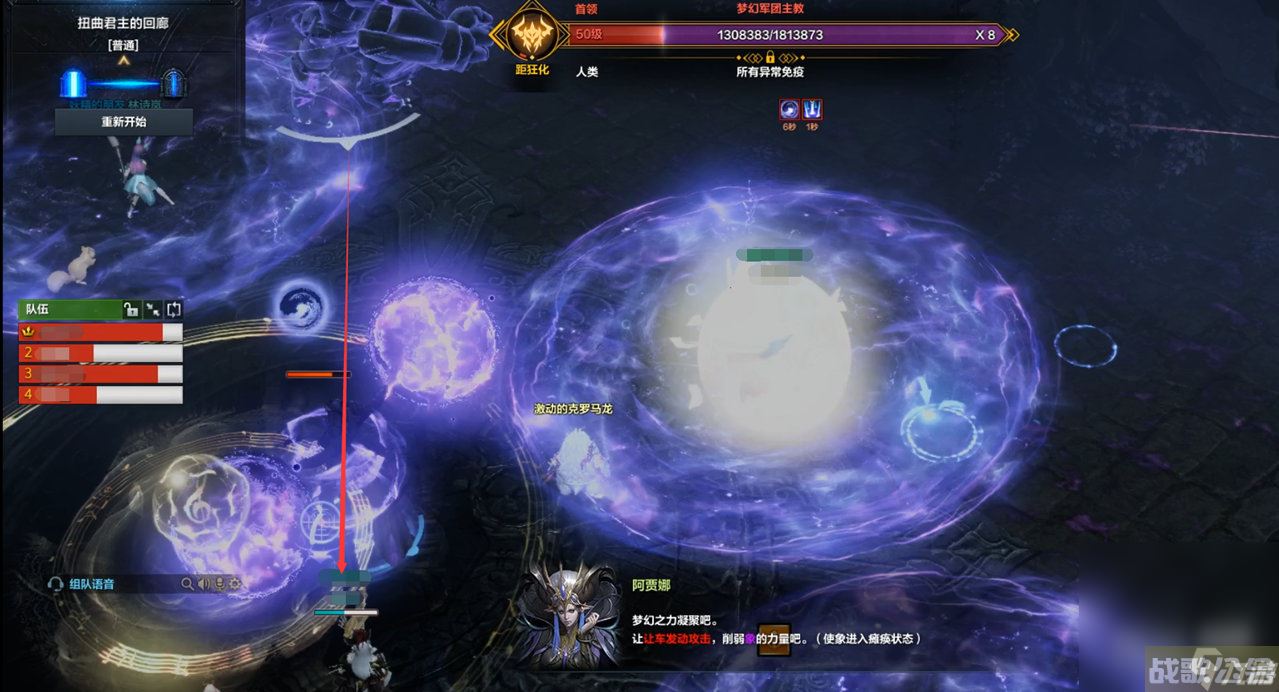Toggle the party frame padlock icon
This screenshot has width=1279, height=692.
coord(130,310)
